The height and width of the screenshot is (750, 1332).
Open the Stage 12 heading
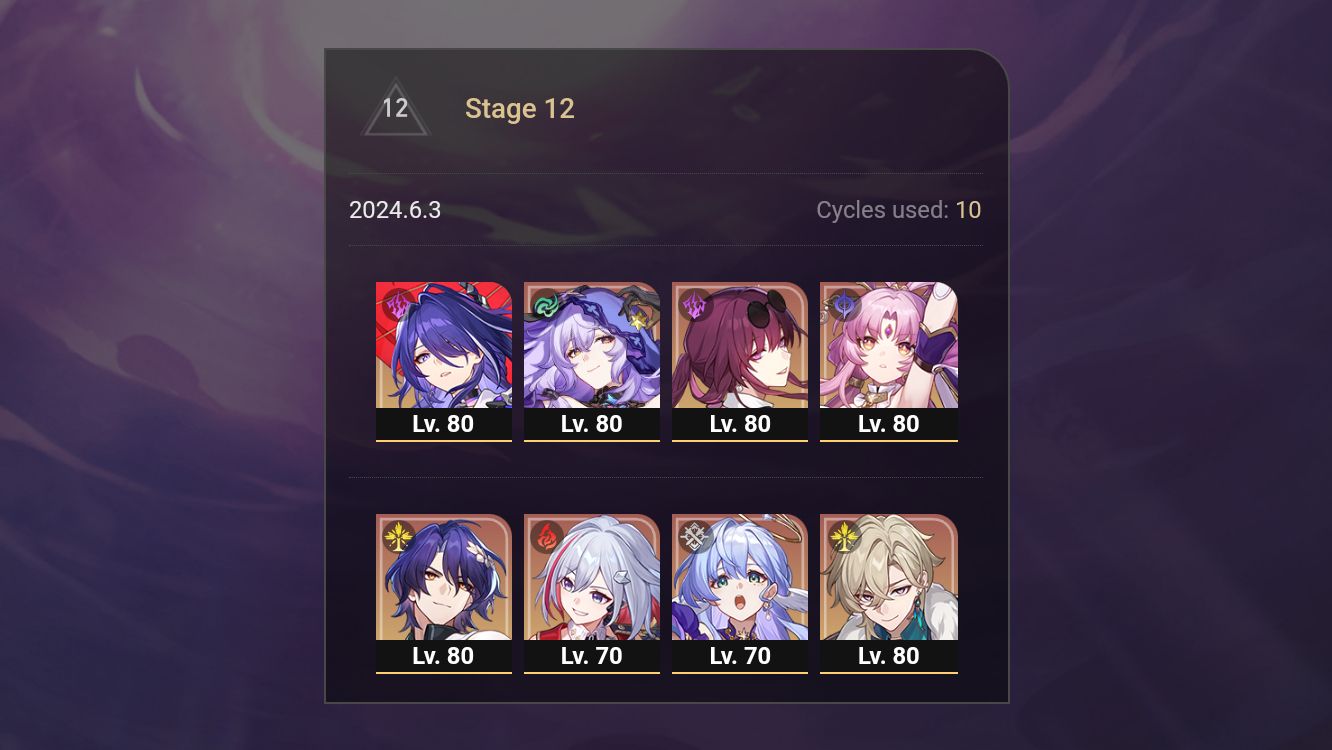click(x=520, y=108)
